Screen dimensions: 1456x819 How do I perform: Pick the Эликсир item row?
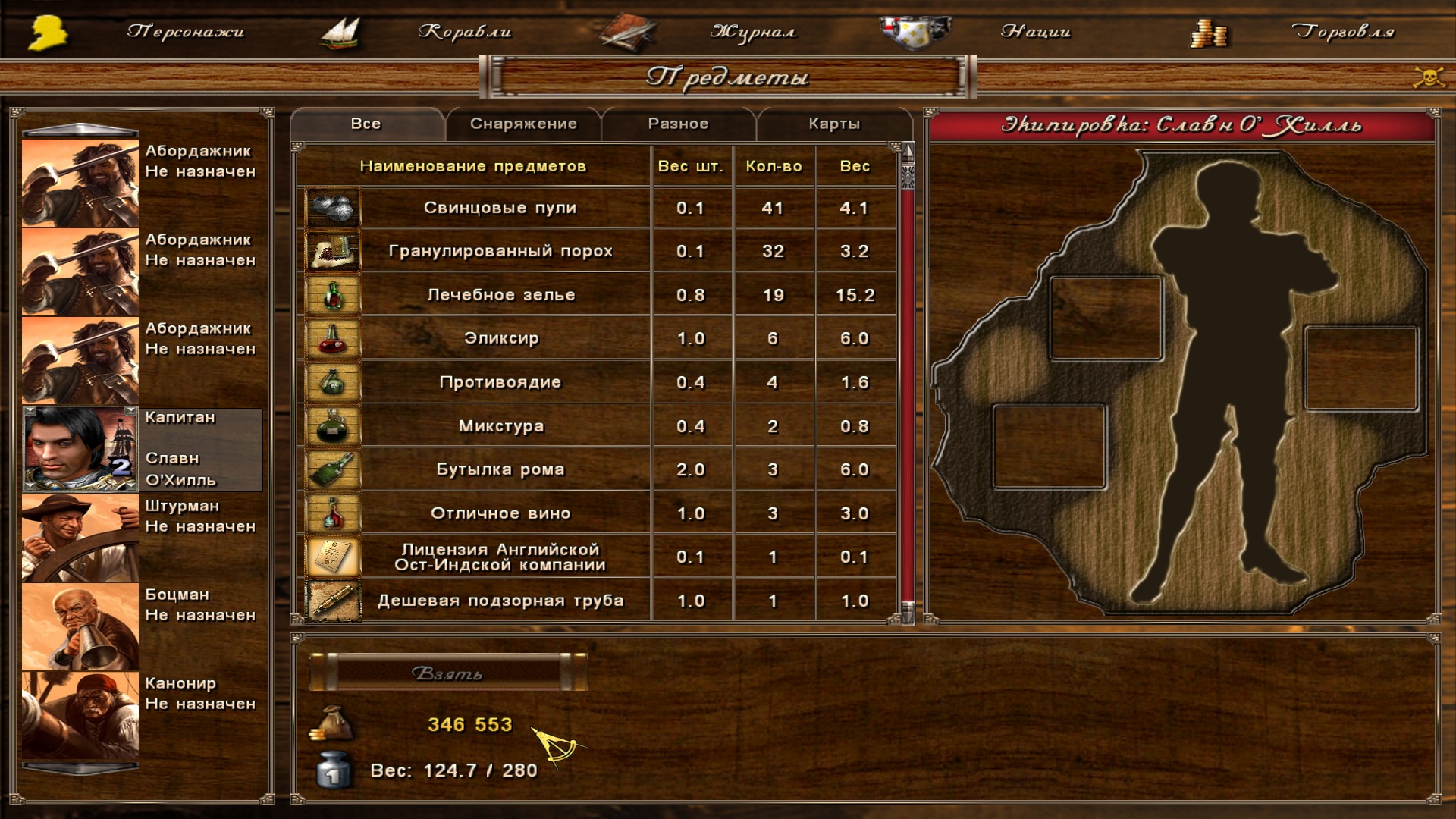(x=500, y=338)
